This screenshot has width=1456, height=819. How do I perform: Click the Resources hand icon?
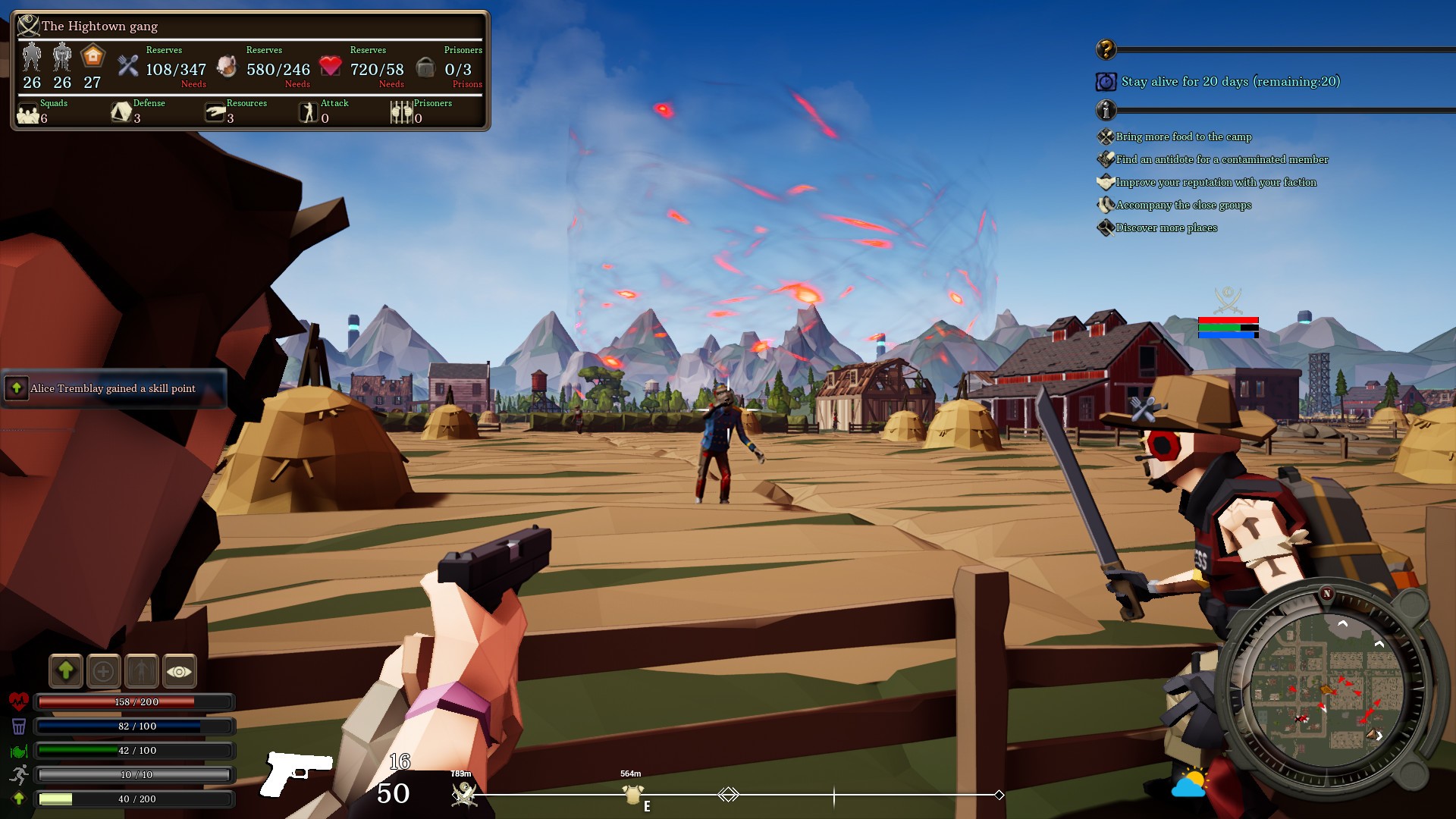[215, 112]
